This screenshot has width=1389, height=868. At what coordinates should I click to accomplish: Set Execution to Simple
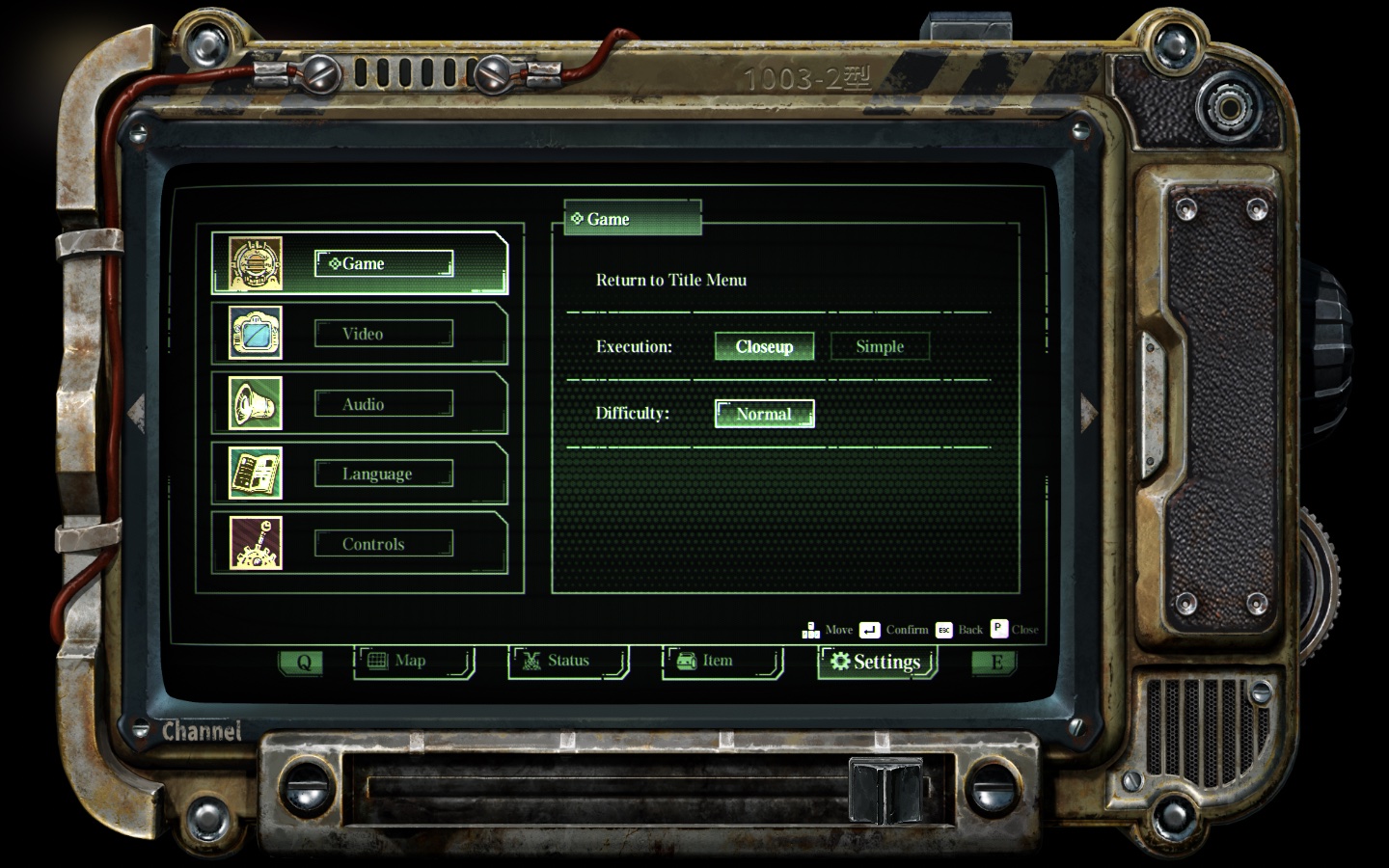coord(879,345)
